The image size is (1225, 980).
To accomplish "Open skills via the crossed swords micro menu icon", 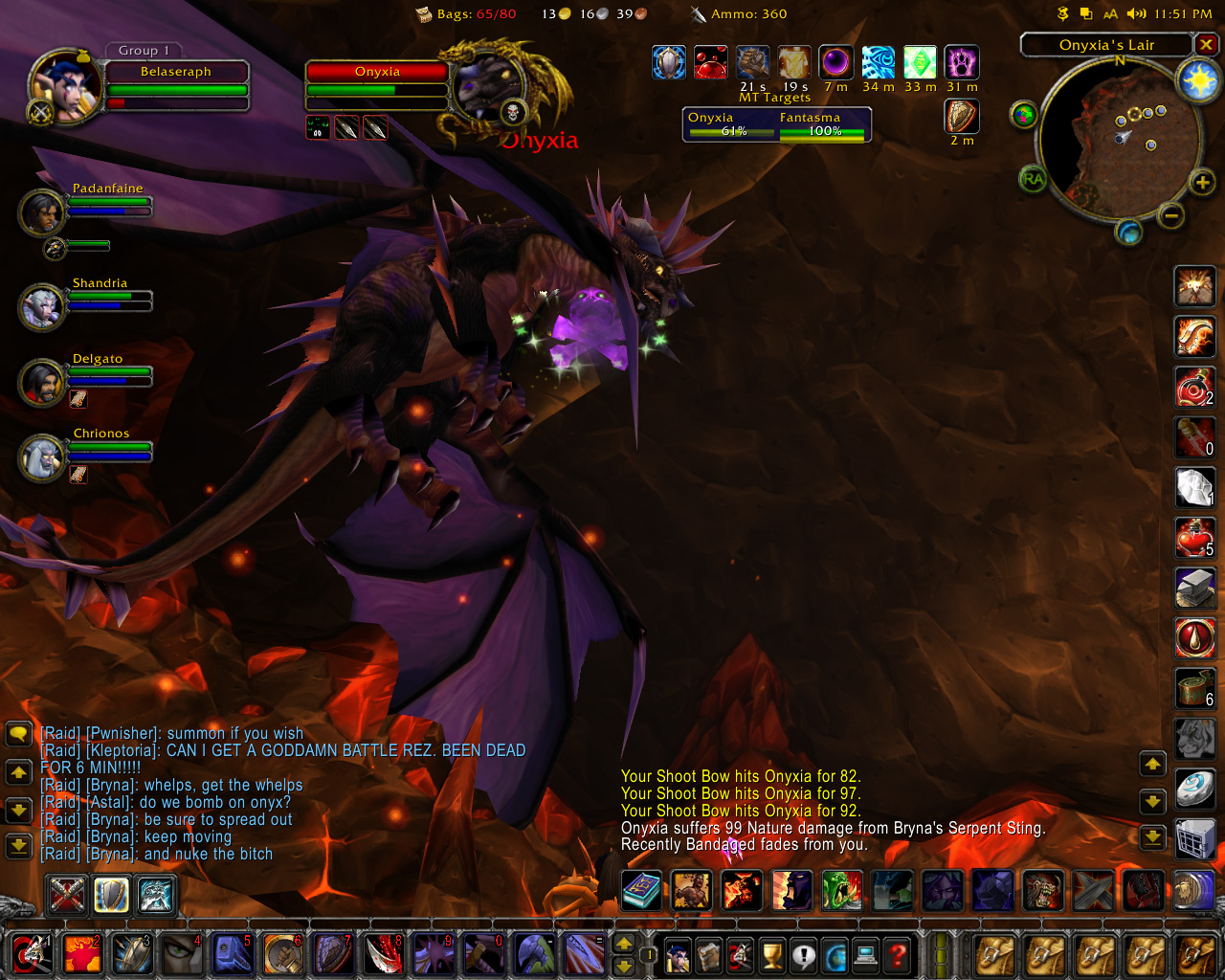I will (x=740, y=957).
